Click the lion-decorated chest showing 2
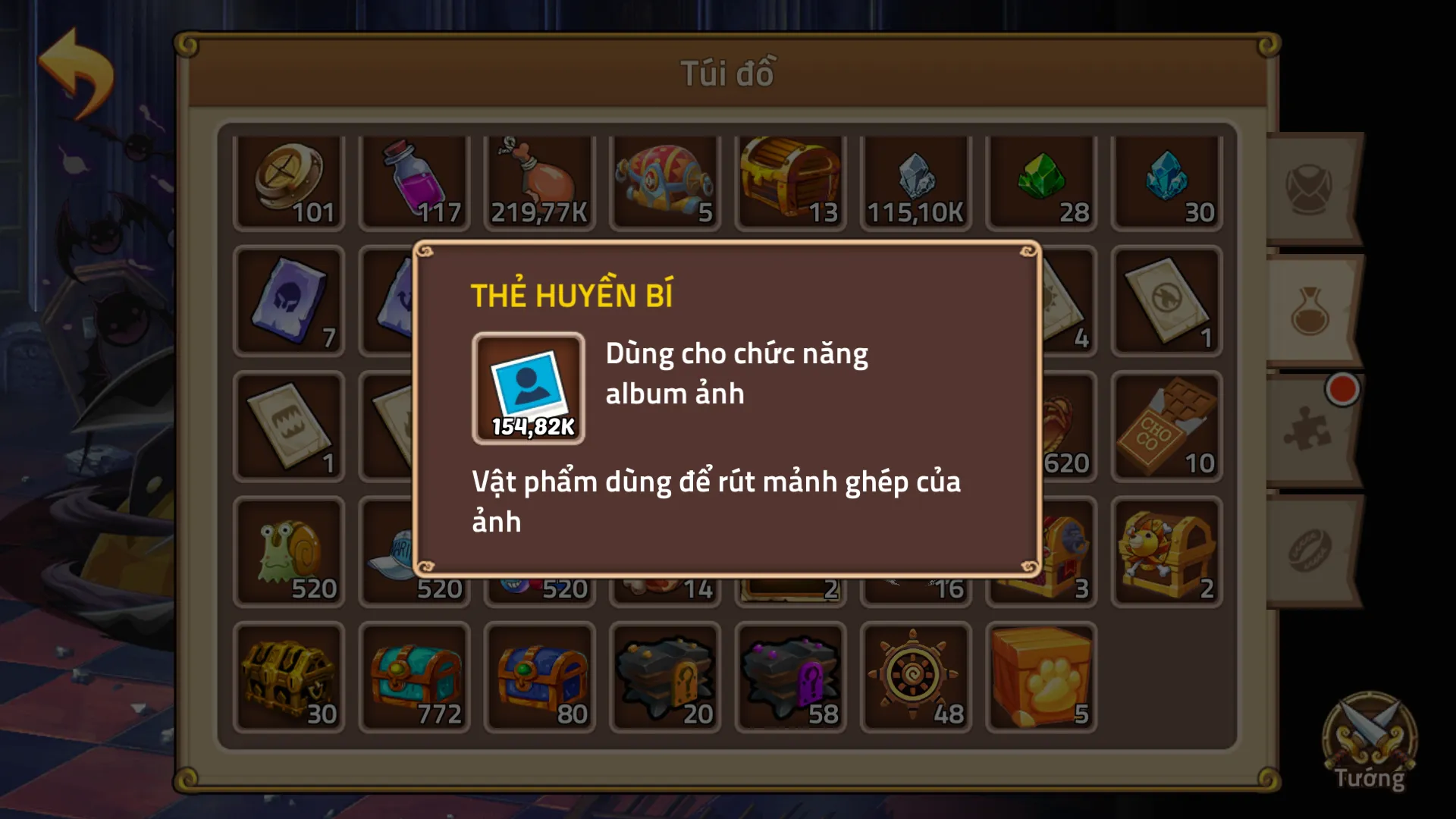 coord(1167,550)
